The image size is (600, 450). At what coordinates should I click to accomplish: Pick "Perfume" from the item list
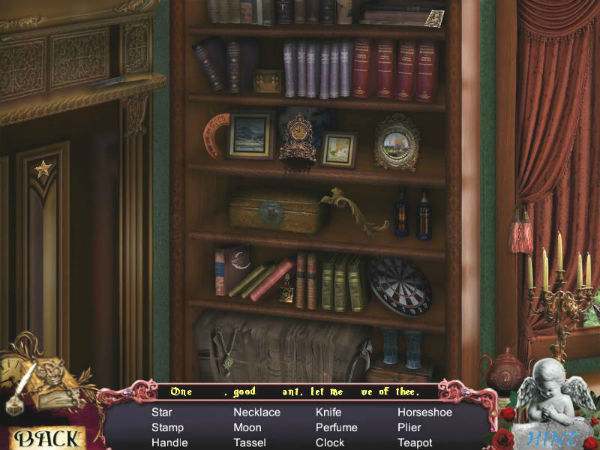click(337, 427)
